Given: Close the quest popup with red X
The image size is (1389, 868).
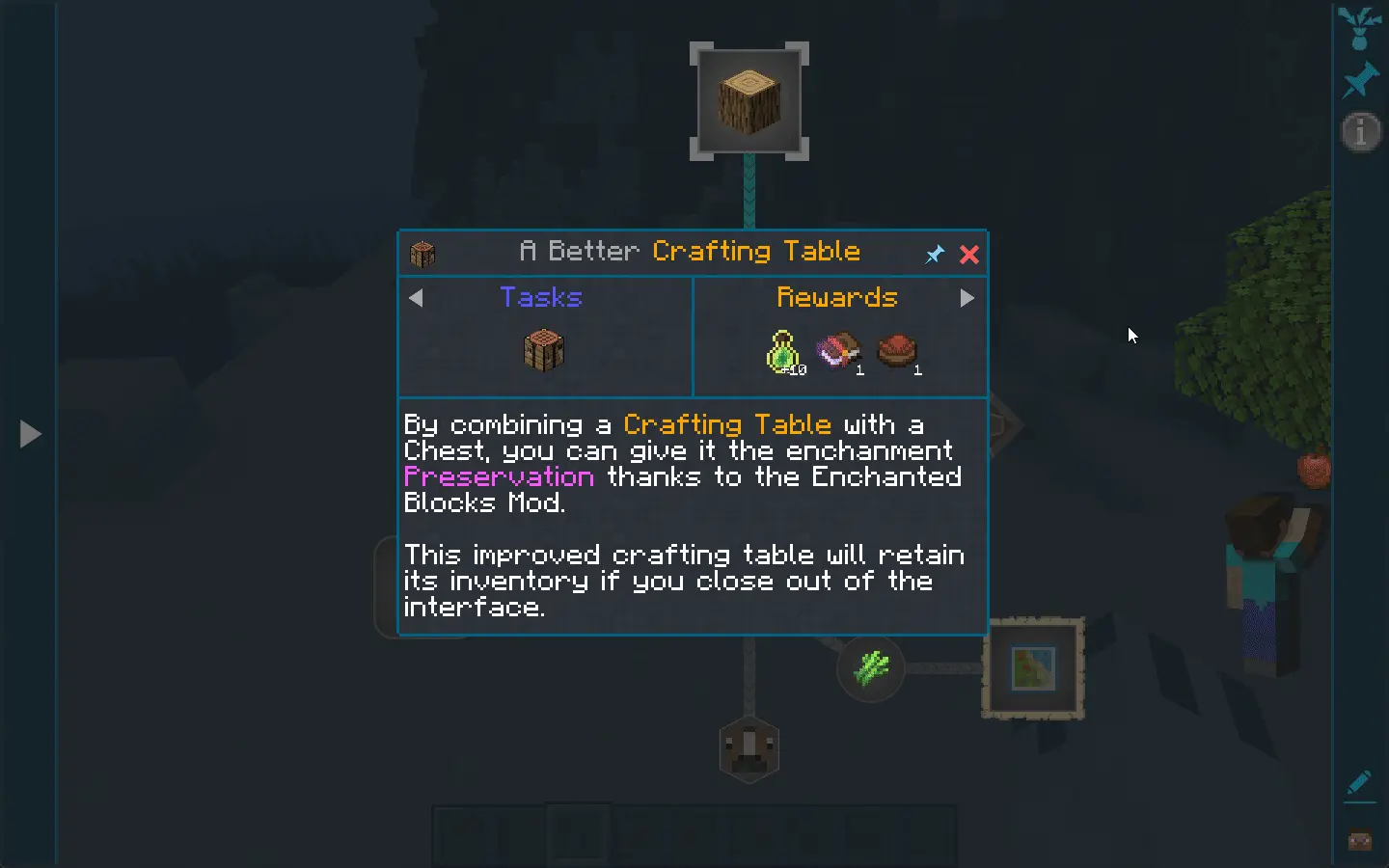Looking at the screenshot, I should (x=969, y=254).
